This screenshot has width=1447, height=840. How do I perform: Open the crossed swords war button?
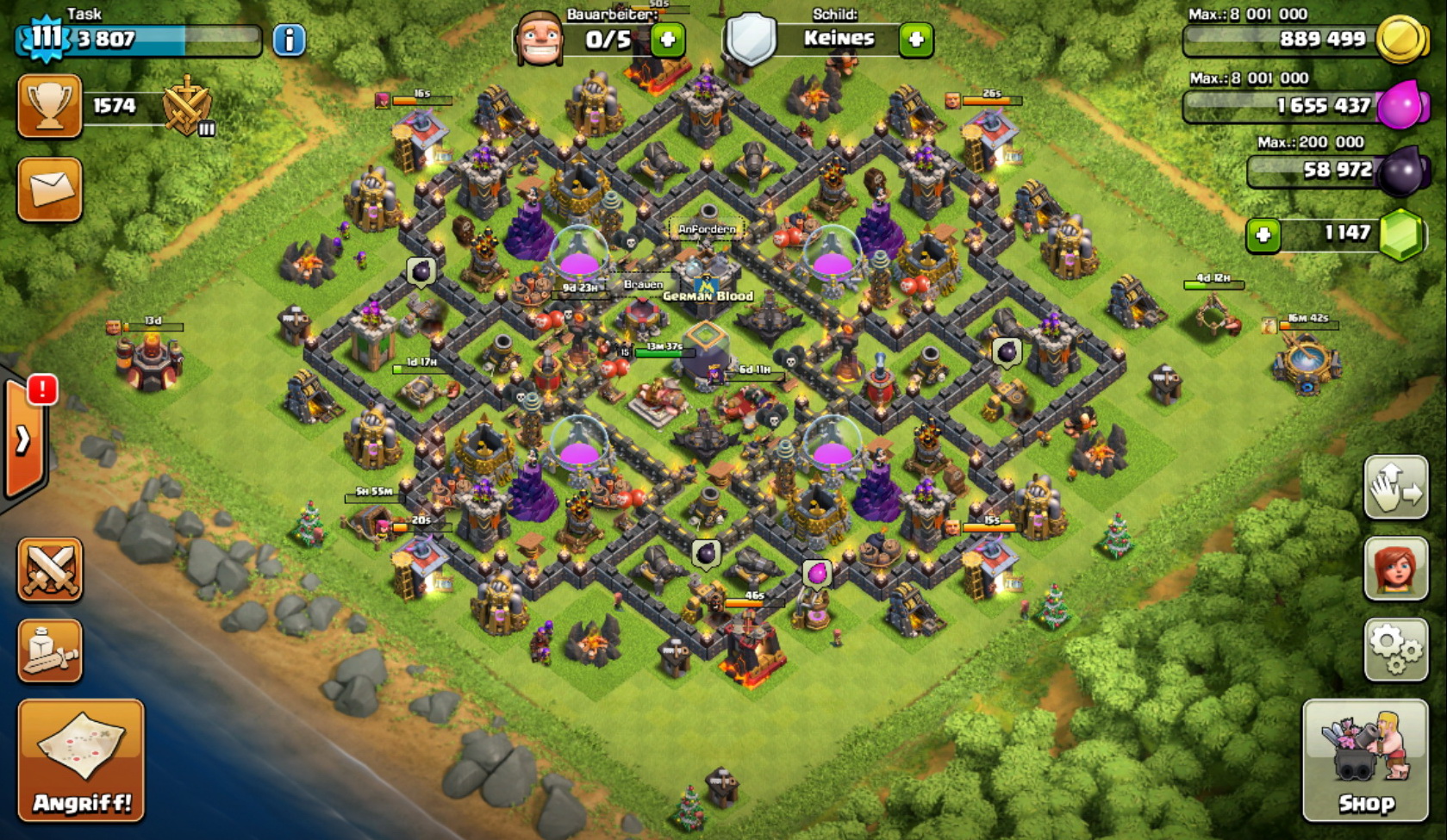click(x=50, y=569)
